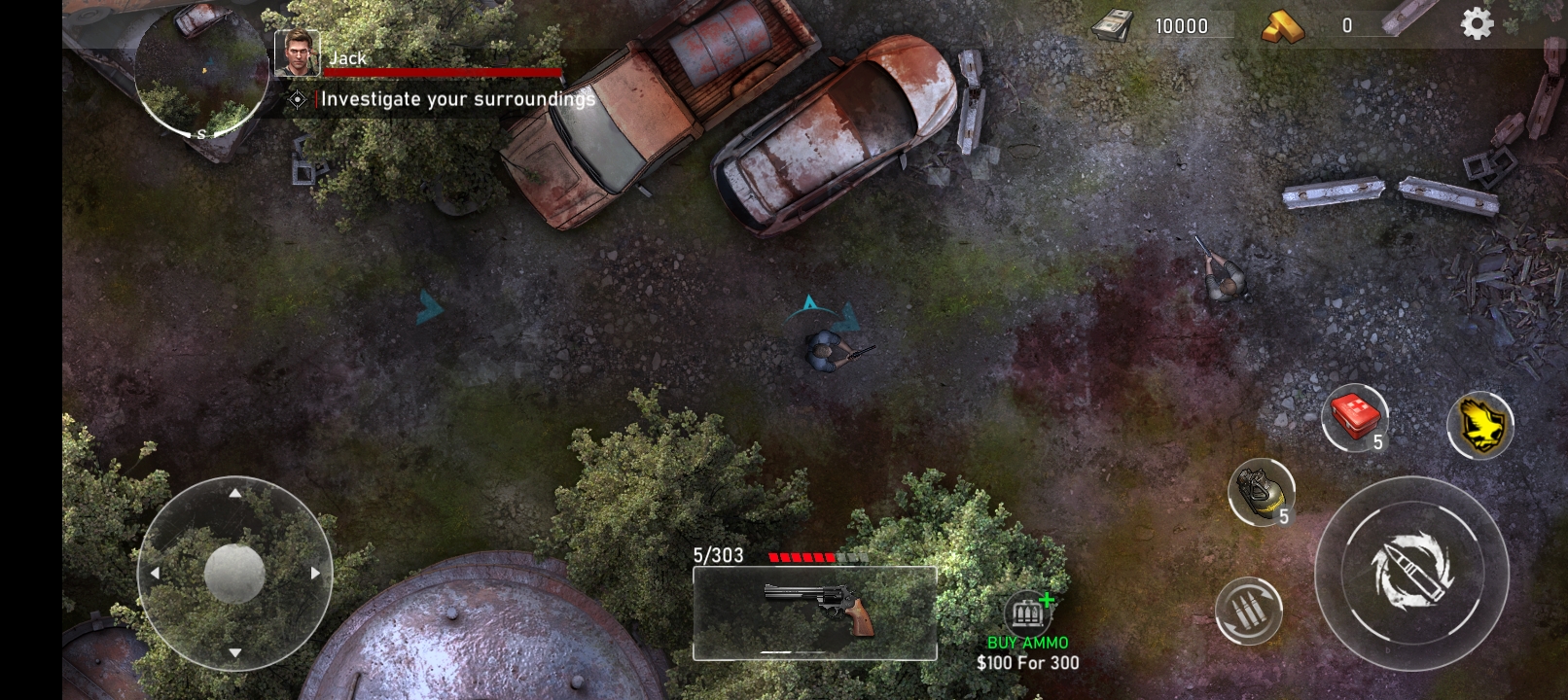Tap the circular minimap
The image size is (1568, 700).
tap(201, 73)
